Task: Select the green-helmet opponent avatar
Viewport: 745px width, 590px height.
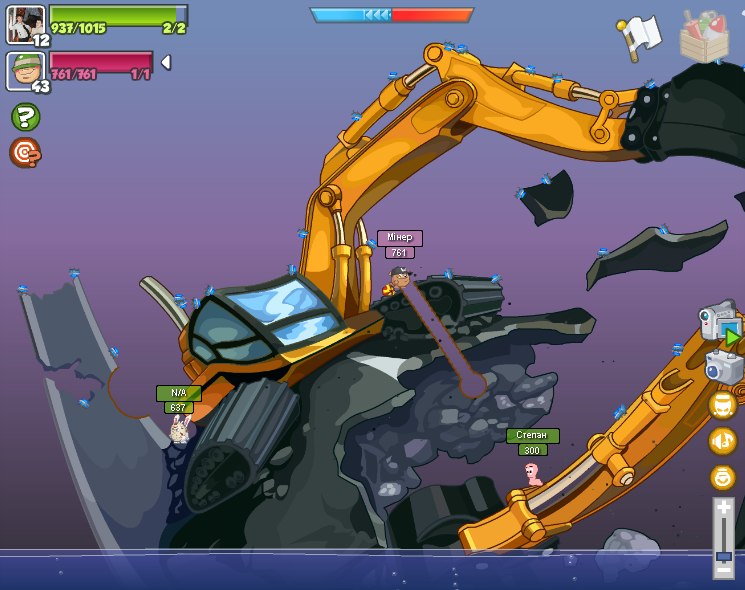Action: point(24,69)
